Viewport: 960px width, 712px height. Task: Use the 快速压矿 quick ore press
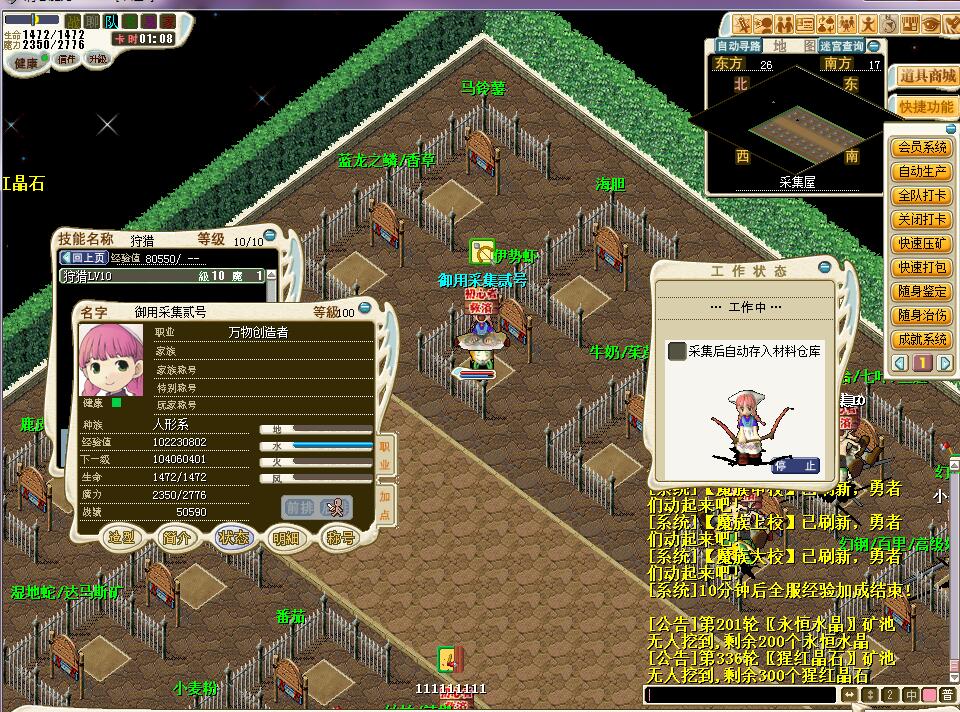click(921, 244)
